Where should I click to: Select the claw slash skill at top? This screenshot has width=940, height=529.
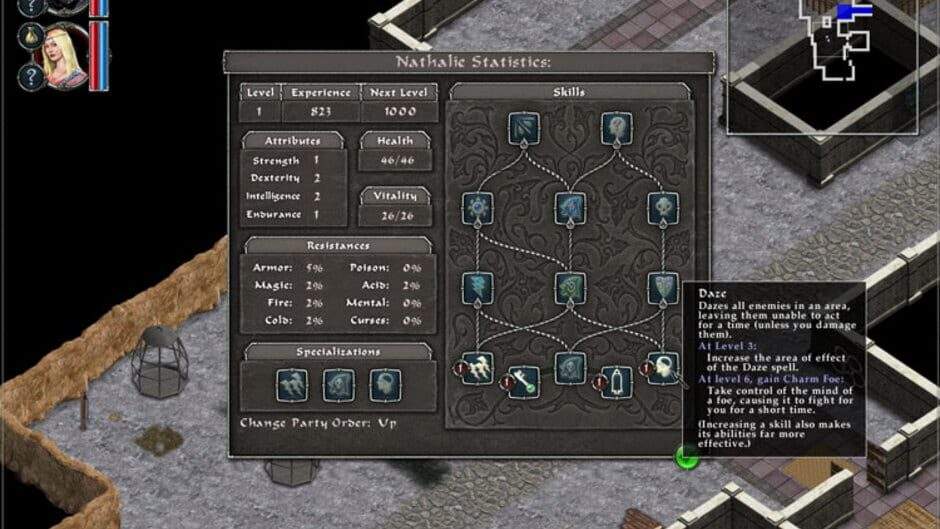[523, 127]
